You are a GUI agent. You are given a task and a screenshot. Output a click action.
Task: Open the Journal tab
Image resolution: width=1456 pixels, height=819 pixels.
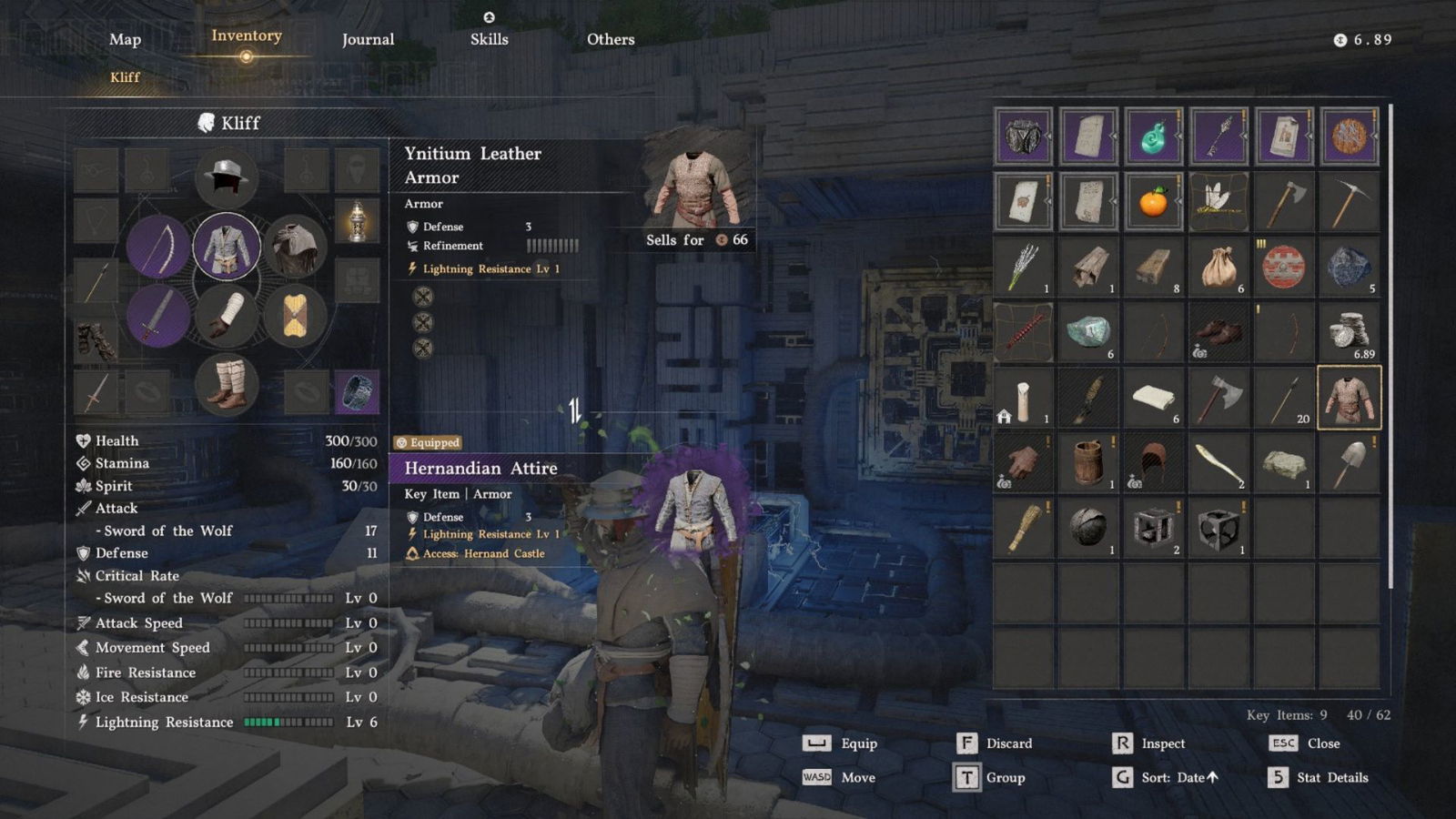(368, 39)
